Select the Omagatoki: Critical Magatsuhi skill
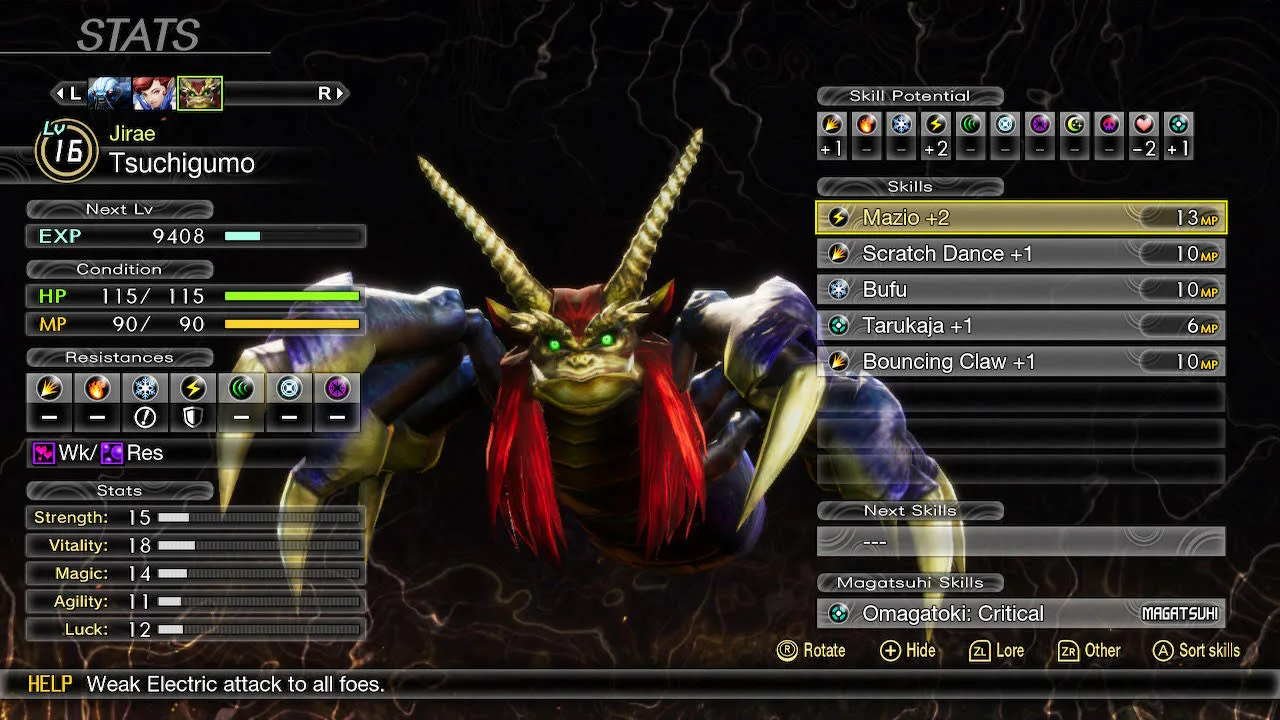 [1020, 614]
